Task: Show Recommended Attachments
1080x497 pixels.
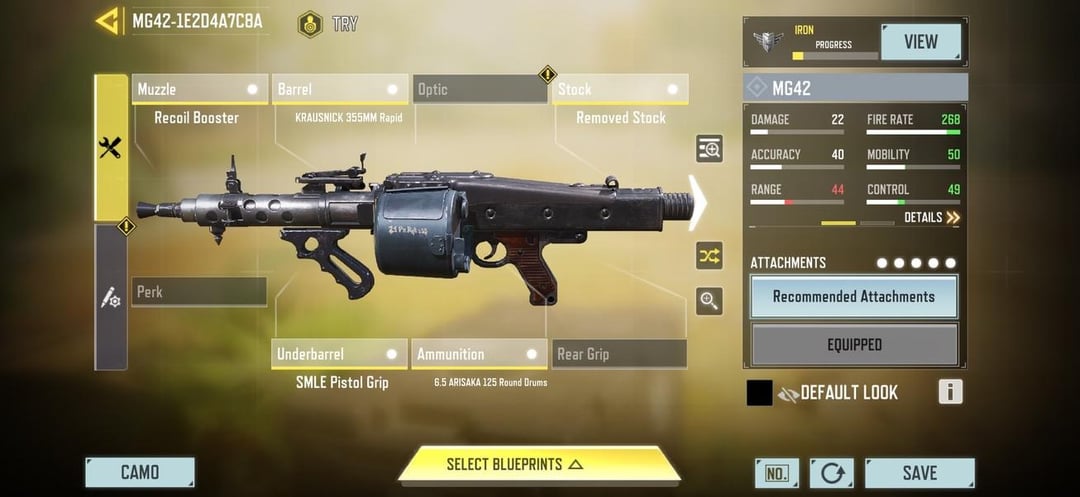Action: pyautogui.click(x=854, y=297)
